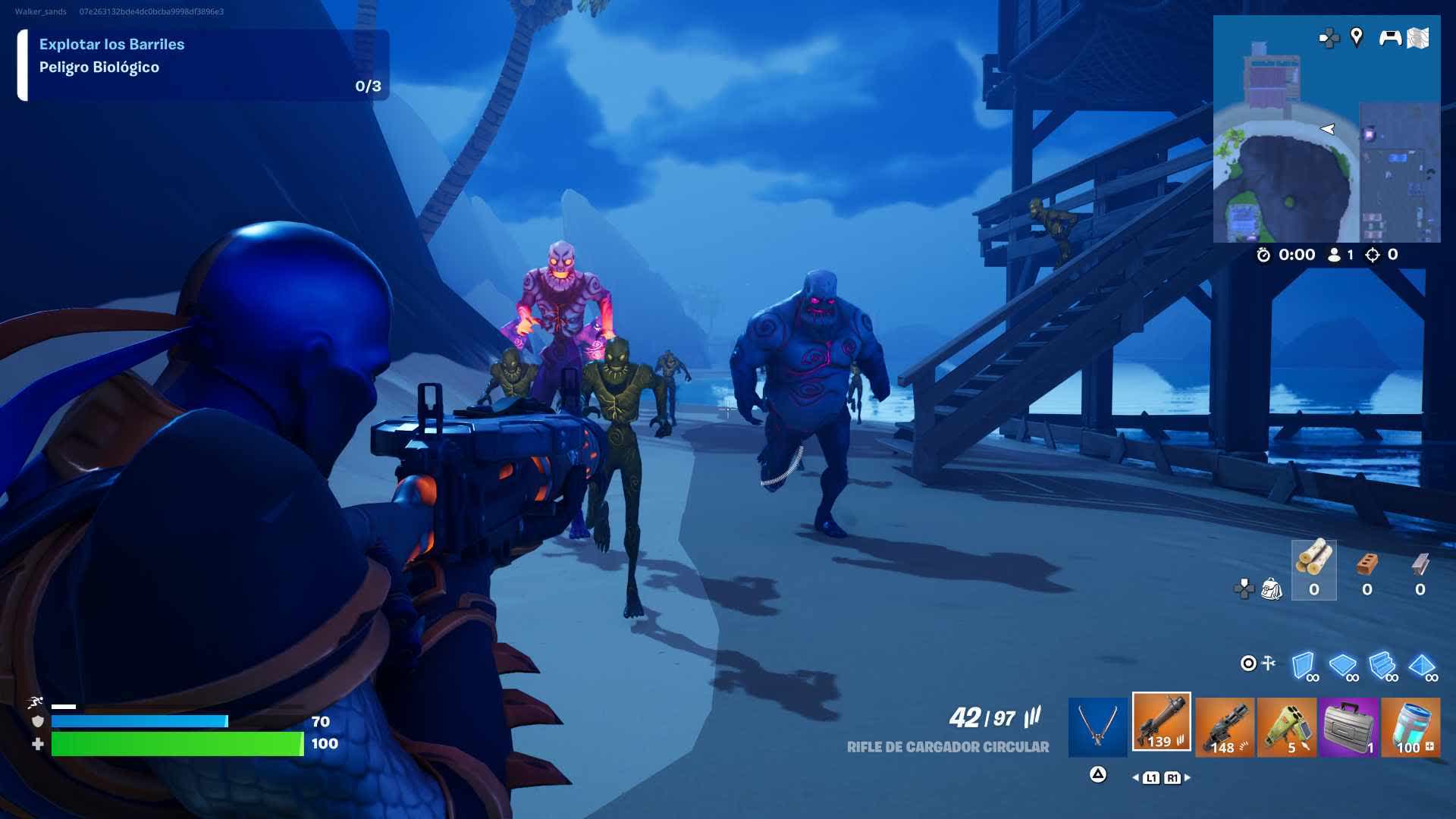The width and height of the screenshot is (1456, 819).
Task: Open the Explotar los Barriles quest tracker
Action: [203, 65]
